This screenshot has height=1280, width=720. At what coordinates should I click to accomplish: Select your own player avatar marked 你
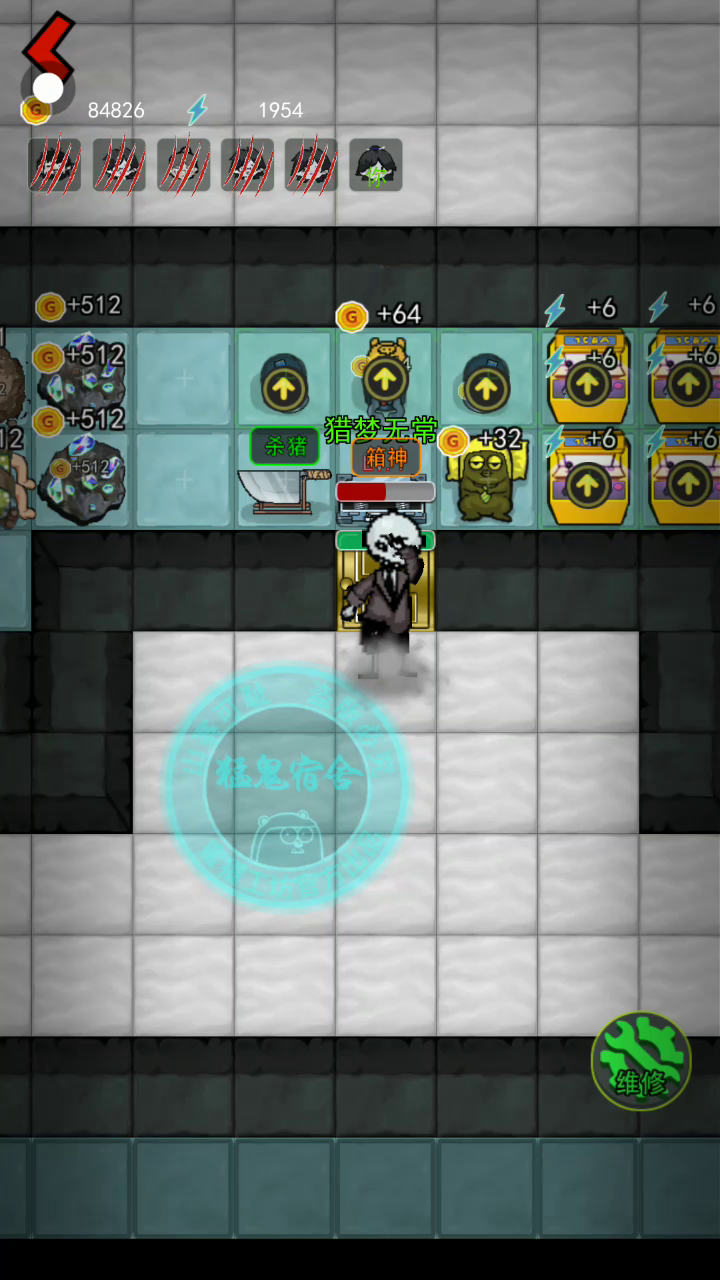tap(376, 165)
